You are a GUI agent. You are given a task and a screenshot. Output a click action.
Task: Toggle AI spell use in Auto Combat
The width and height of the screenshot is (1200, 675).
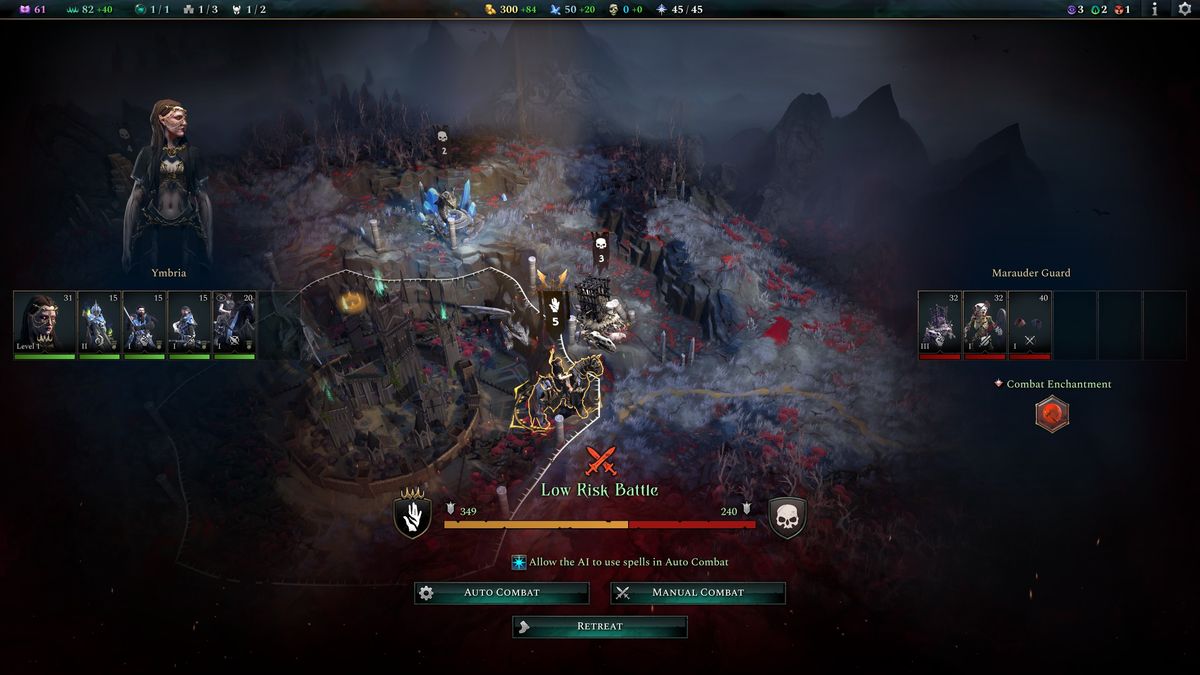pyautogui.click(x=519, y=563)
